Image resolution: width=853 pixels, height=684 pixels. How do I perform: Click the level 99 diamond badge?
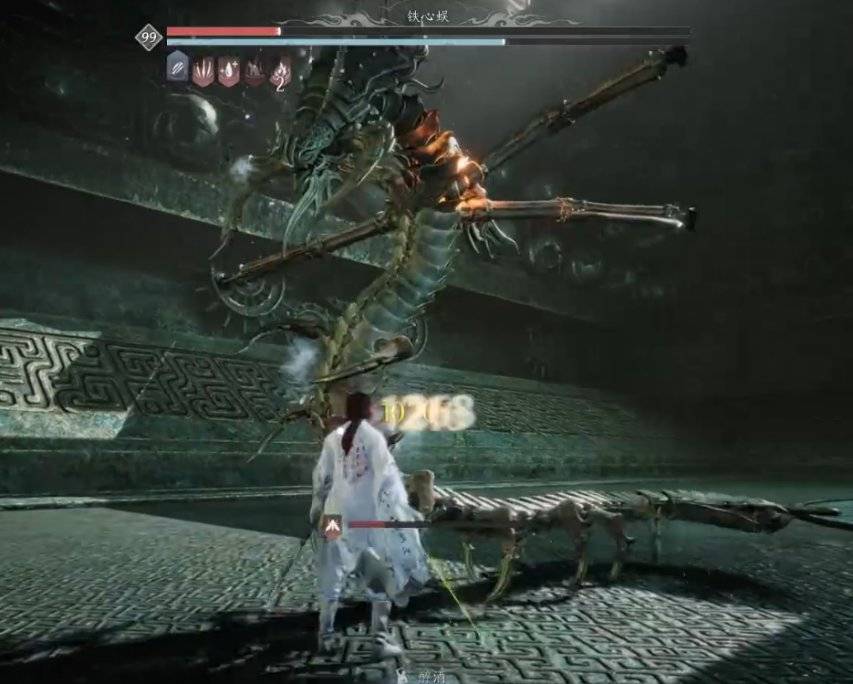tap(150, 38)
